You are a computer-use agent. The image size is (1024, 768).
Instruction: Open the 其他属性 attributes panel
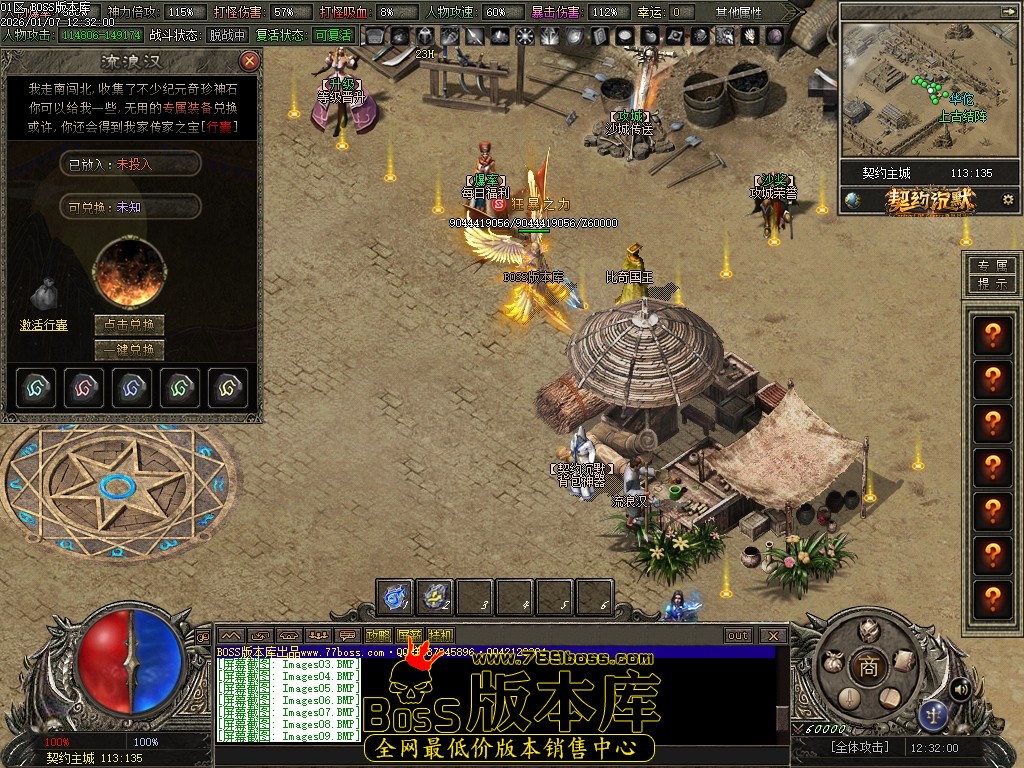tap(738, 12)
